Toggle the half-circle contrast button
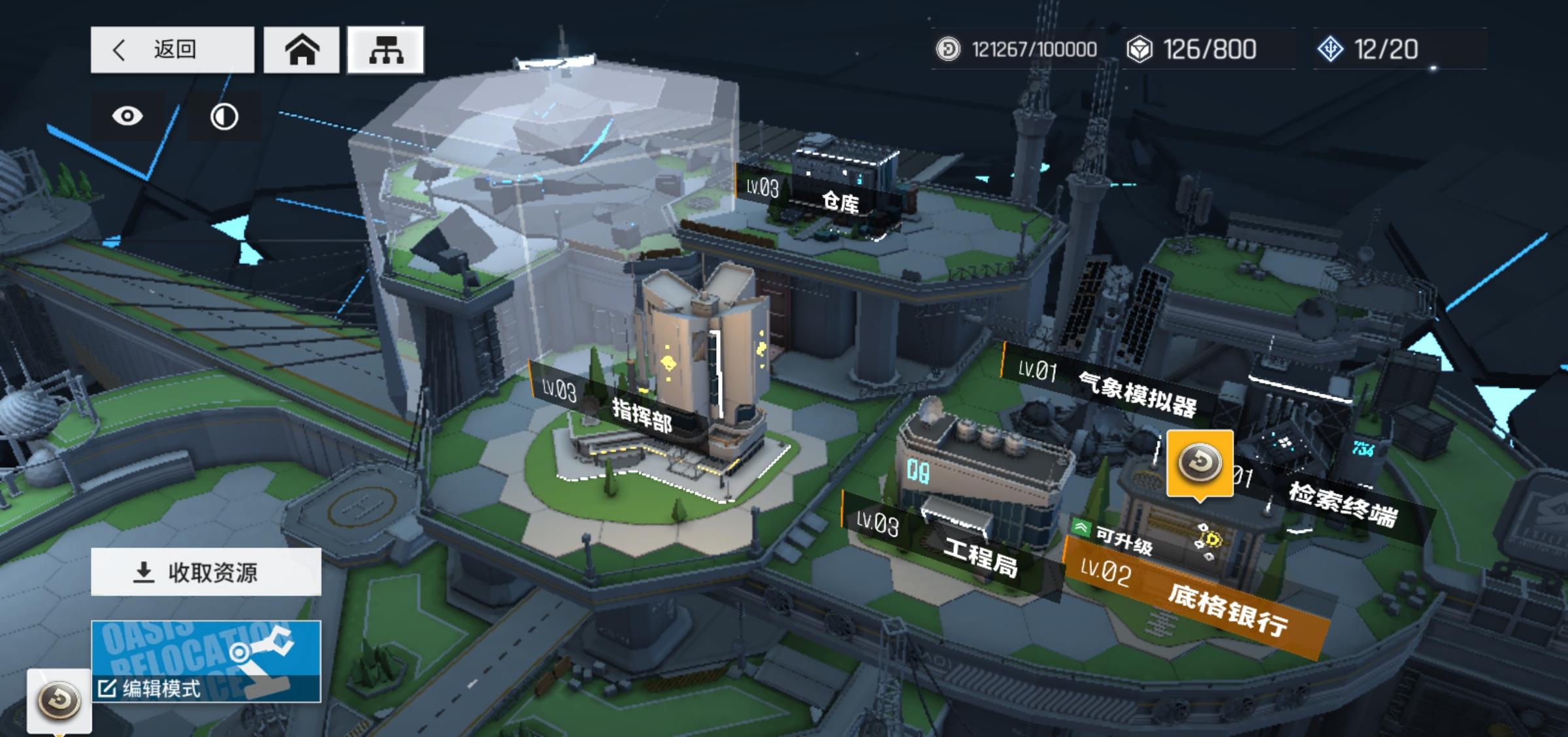Screen dimensions: 1568x737 (x=224, y=117)
